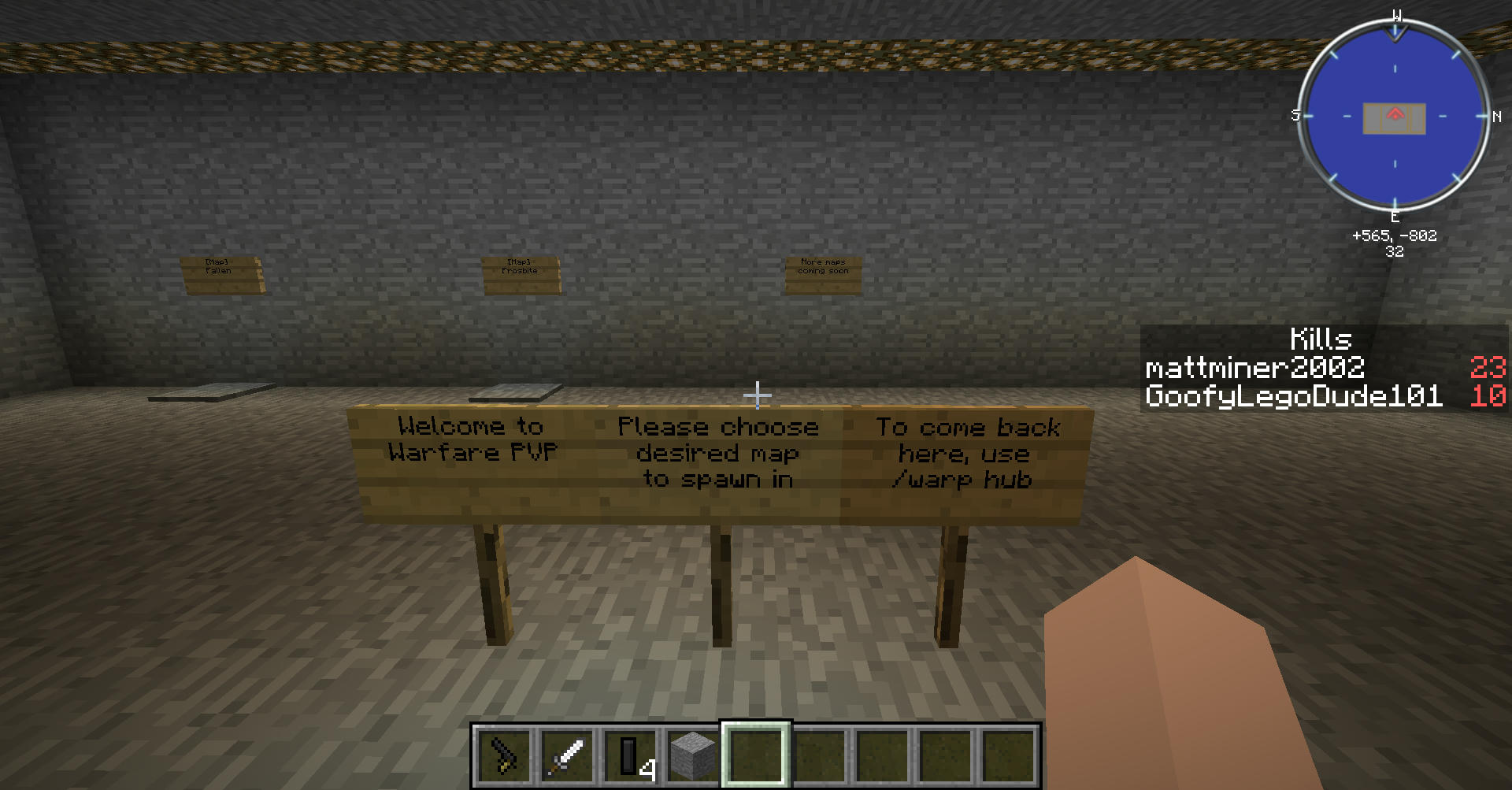The height and width of the screenshot is (790, 1512).
Task: Click the circular compass minimap
Action: click(x=1395, y=117)
